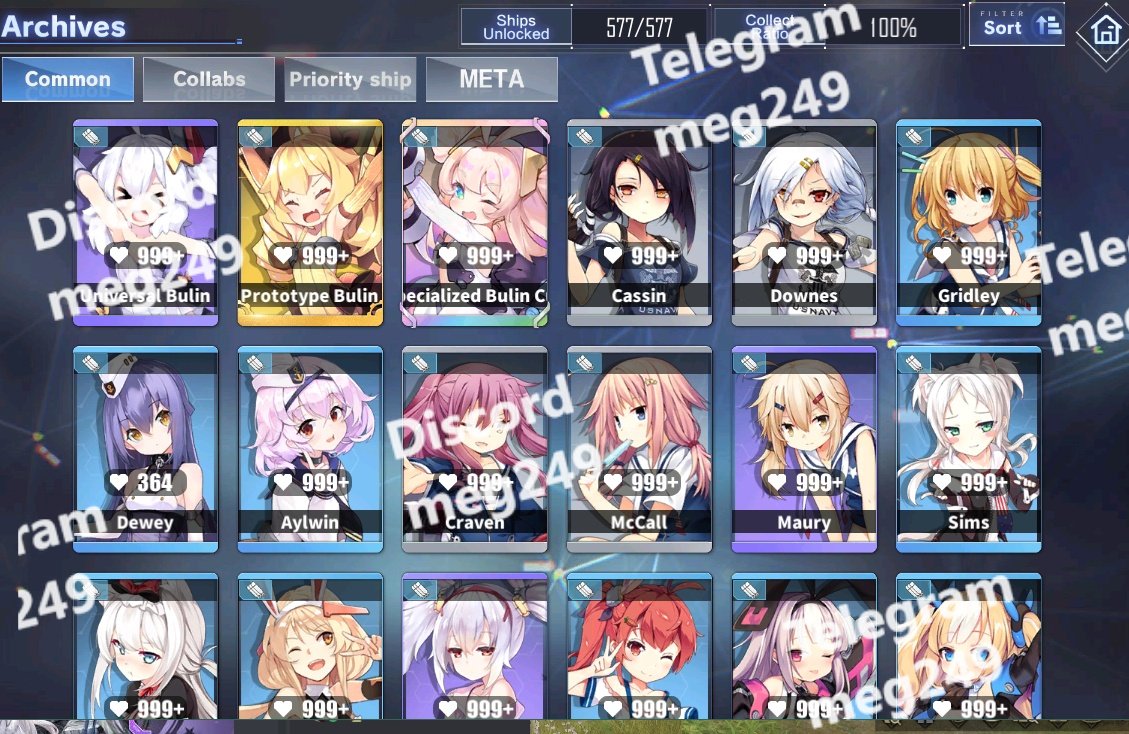Image resolution: width=1129 pixels, height=734 pixels.
Task: Select the Priority ship tab
Action: coord(350,79)
